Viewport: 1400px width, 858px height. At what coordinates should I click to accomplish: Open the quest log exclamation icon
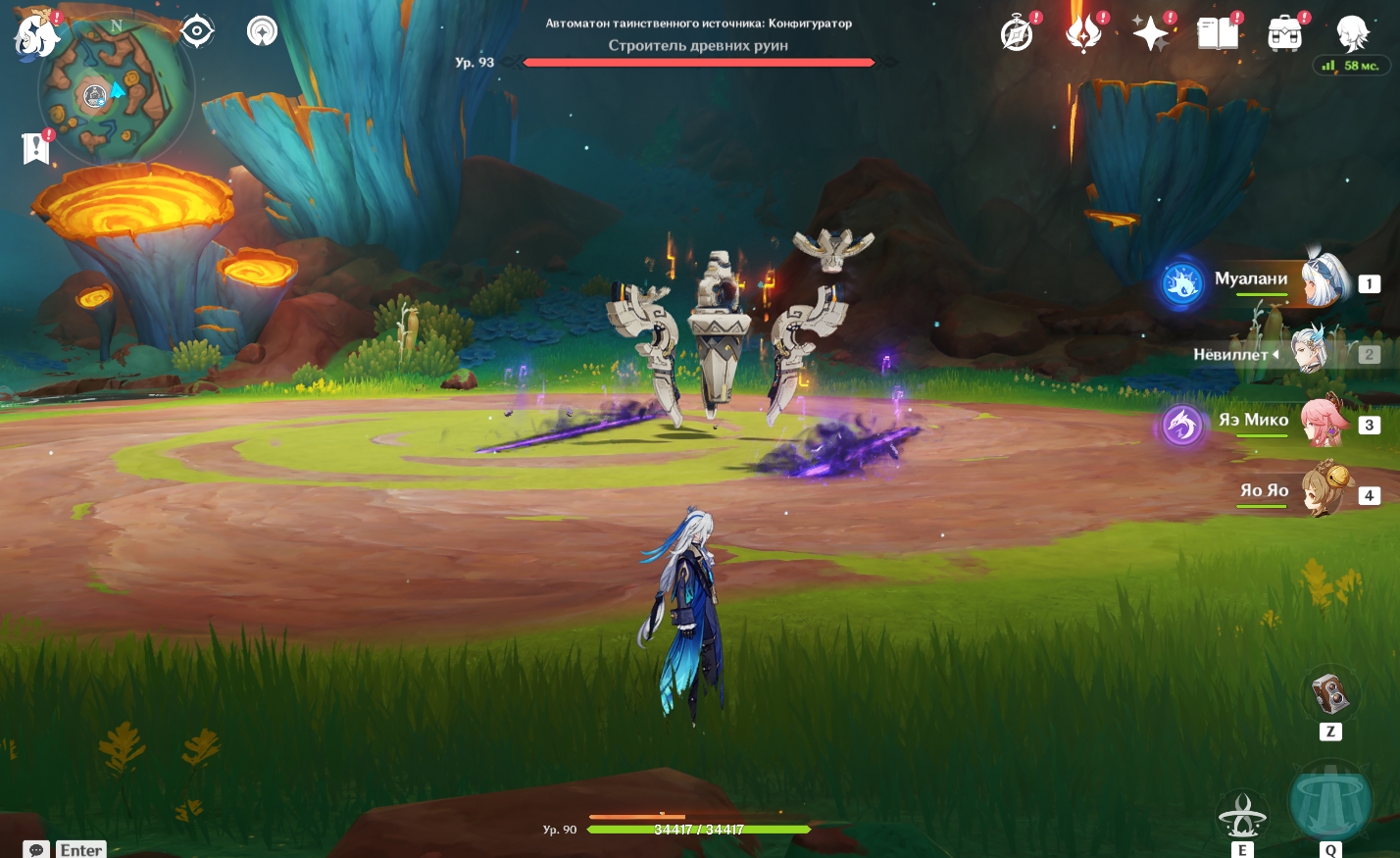click(36, 148)
